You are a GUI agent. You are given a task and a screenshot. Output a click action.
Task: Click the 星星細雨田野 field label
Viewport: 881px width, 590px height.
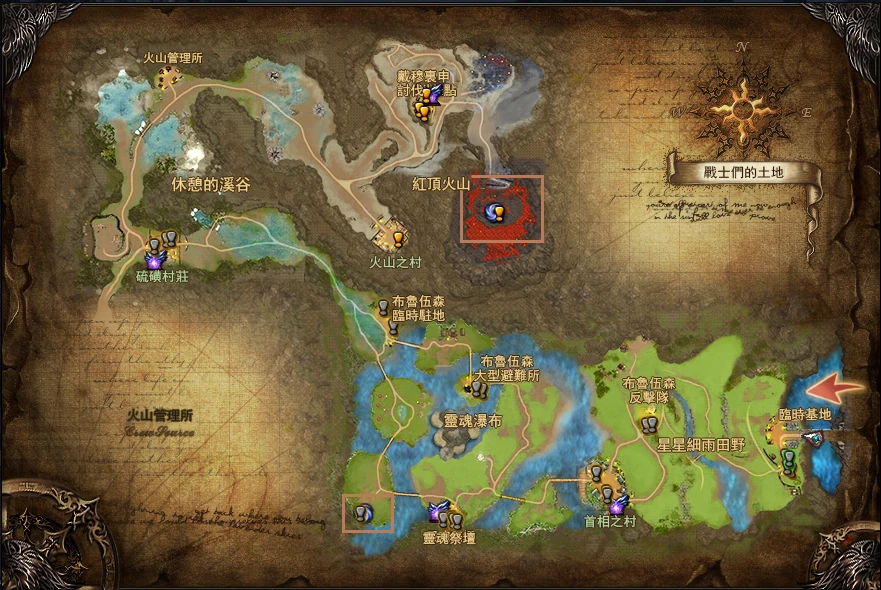(701, 445)
